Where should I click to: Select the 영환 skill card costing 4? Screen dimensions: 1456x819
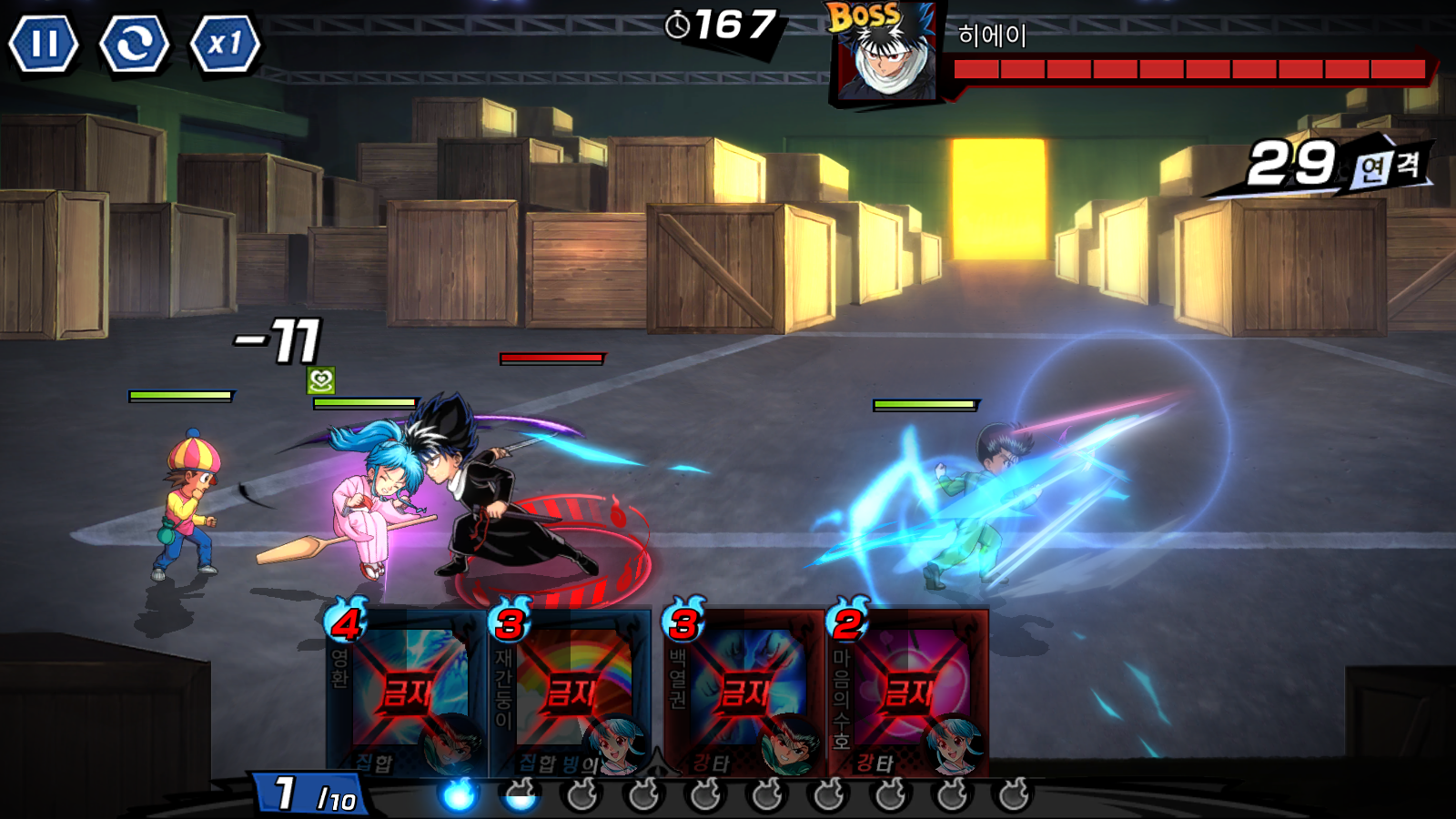(407, 693)
